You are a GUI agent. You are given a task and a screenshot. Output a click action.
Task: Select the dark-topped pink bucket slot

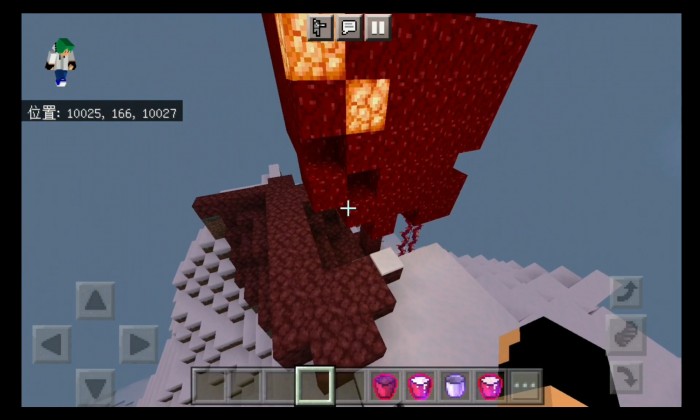pos(385,385)
